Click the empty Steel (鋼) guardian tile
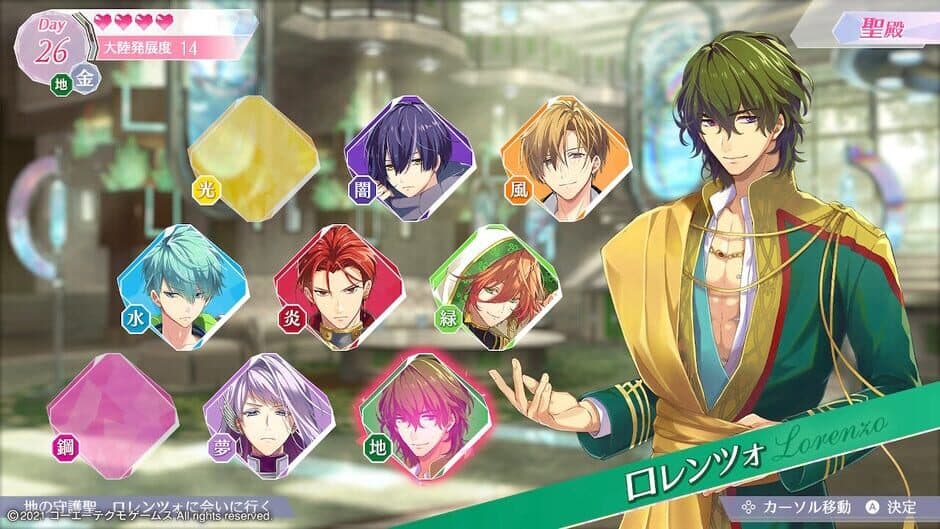 point(112,415)
